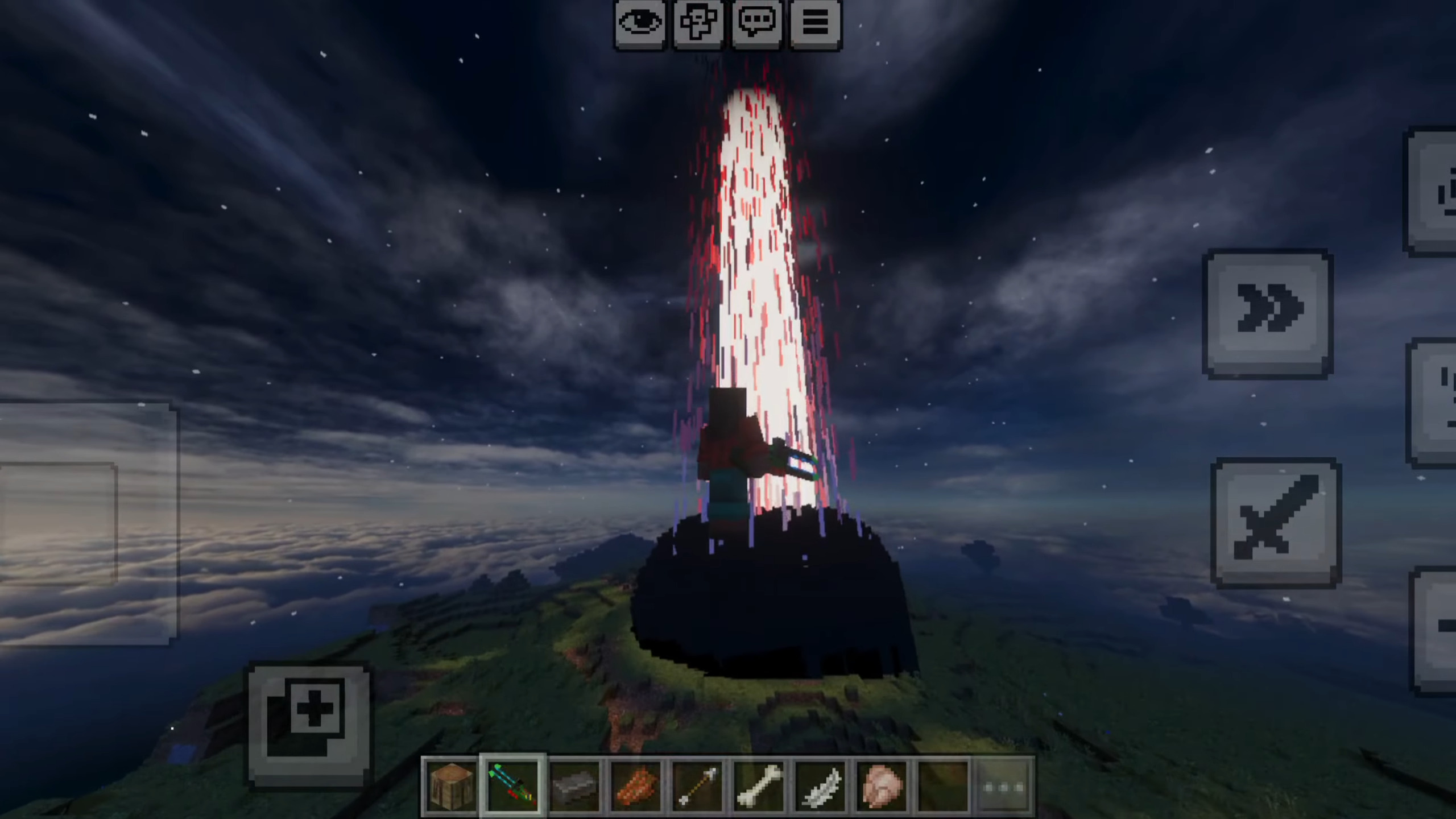
Task: Select the raw chicken hotbar slot
Action: click(882, 787)
